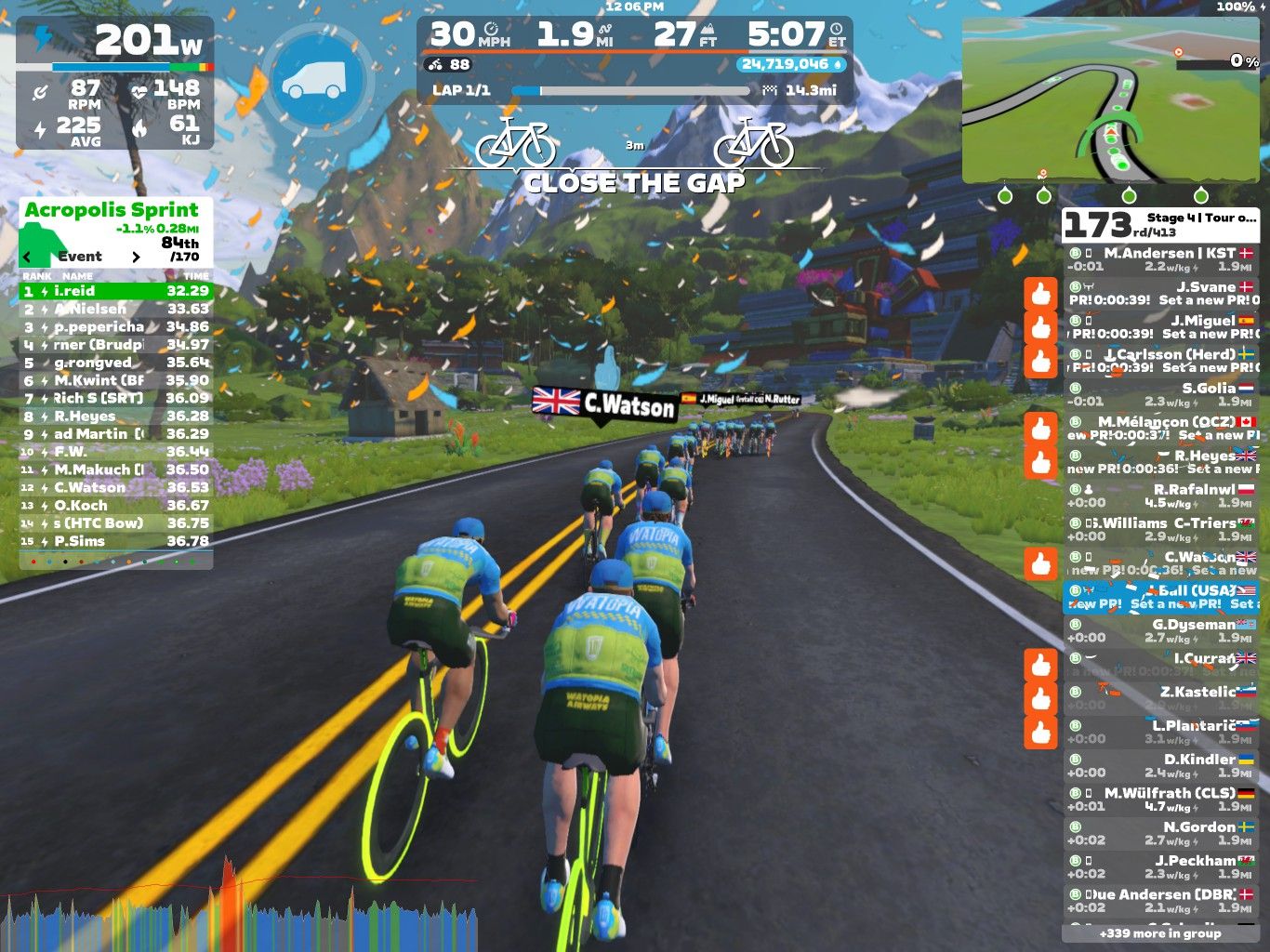Click the left arrow on the Event selector
The width and height of the screenshot is (1270, 952).
click(x=25, y=256)
